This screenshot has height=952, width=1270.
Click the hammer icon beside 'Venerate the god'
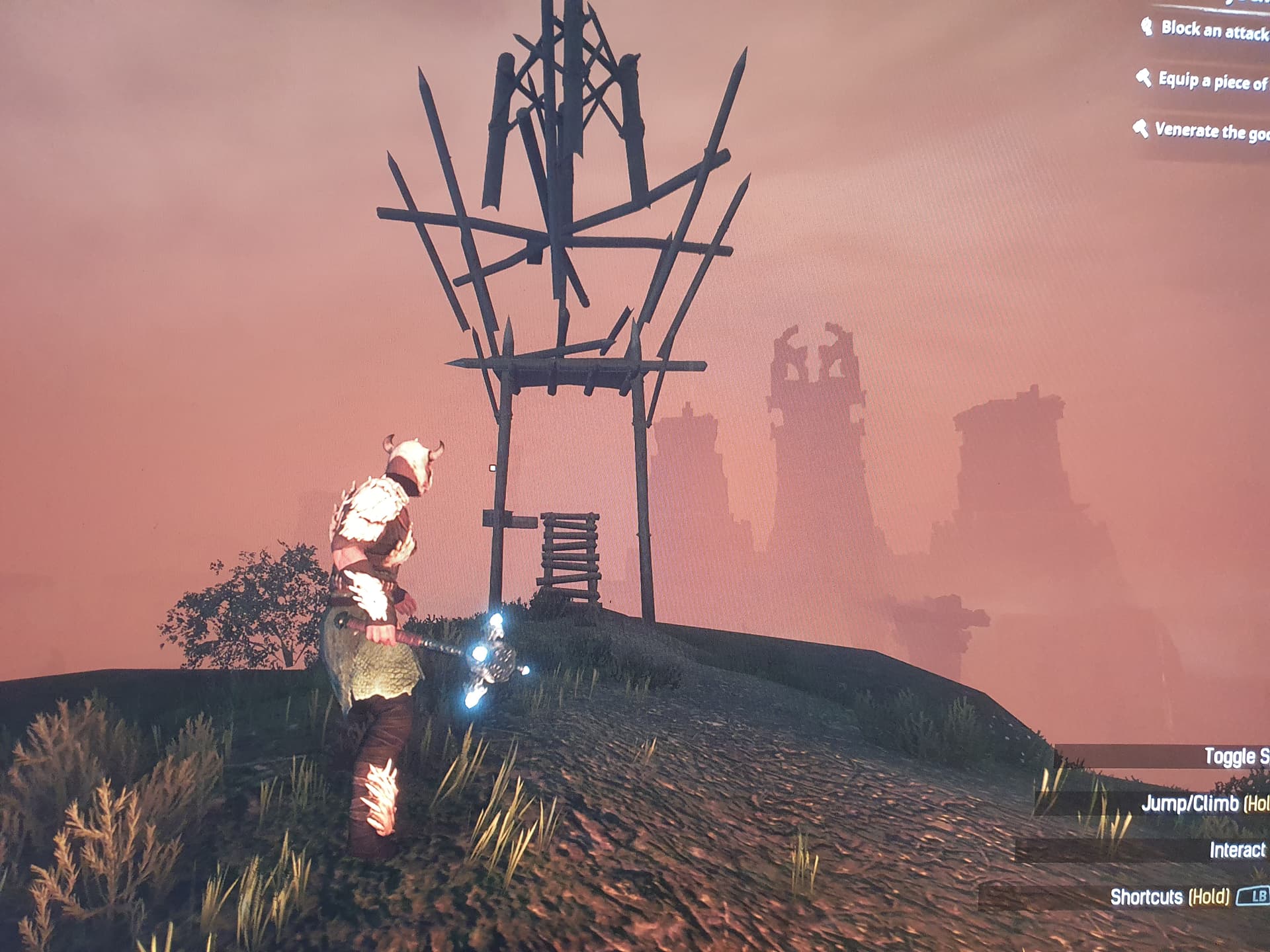[x=1140, y=130]
